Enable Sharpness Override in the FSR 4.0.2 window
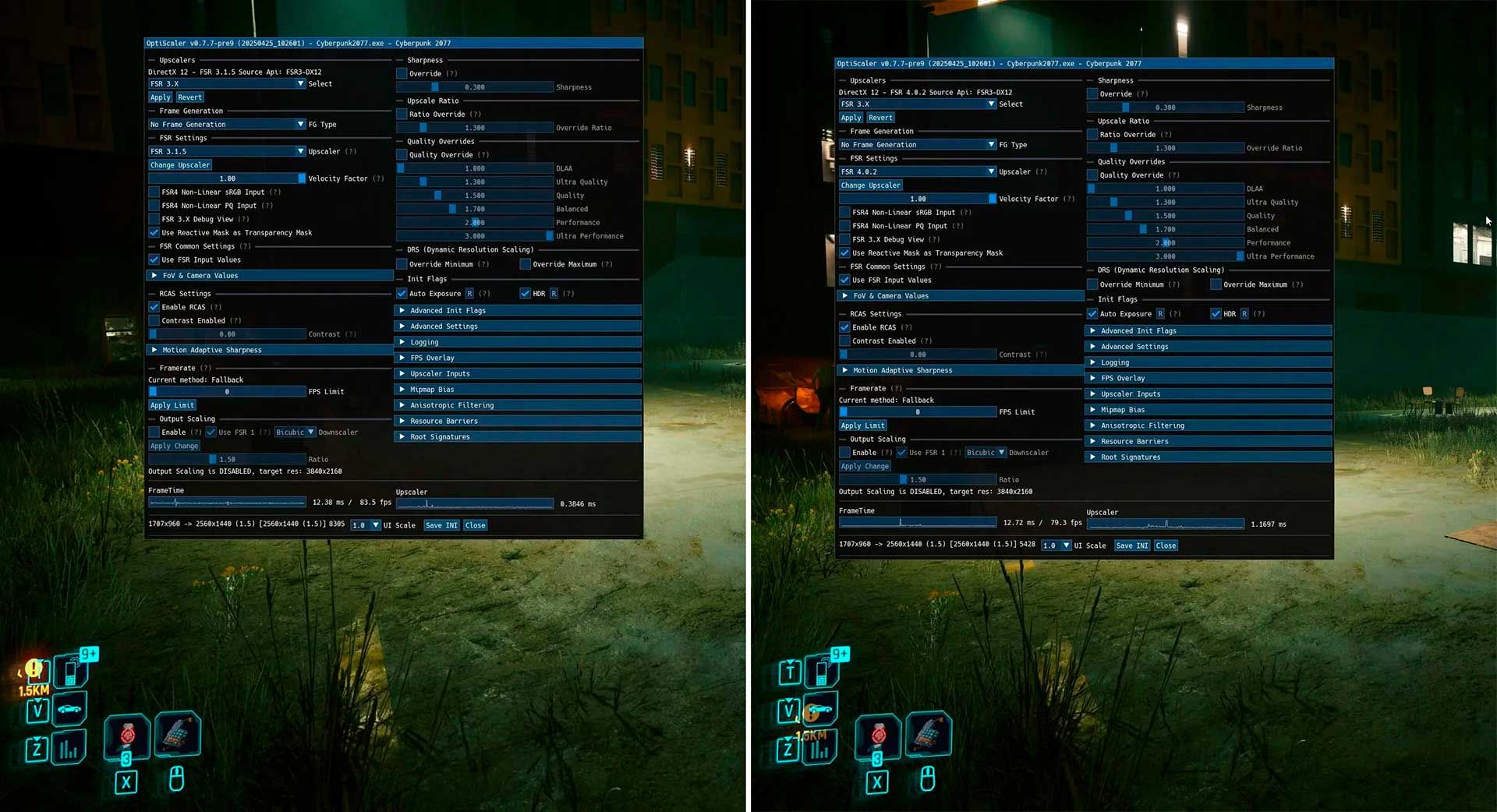The height and width of the screenshot is (812, 1497). tap(1092, 94)
